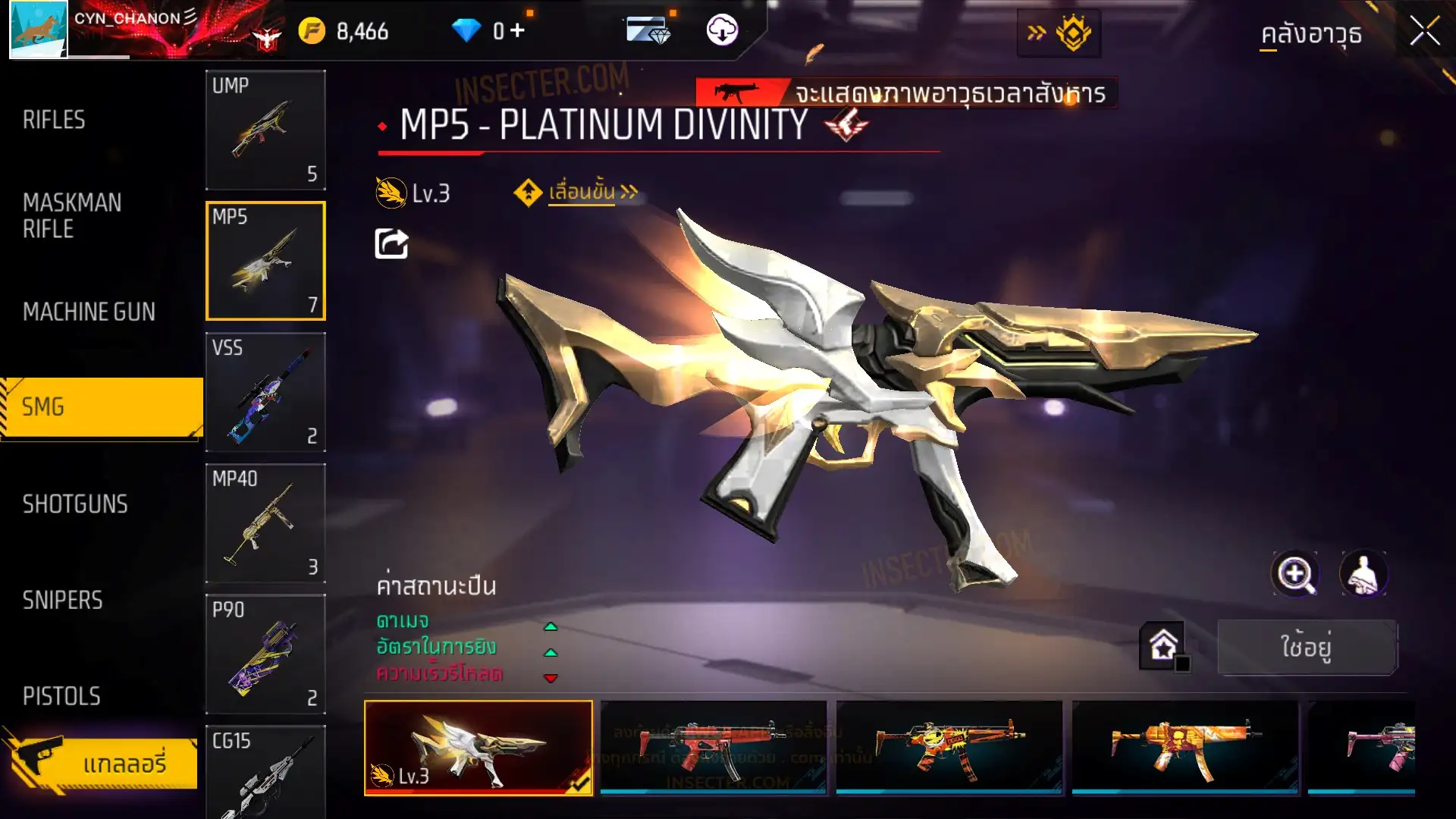Click the grey in-use button

pyautogui.click(x=1307, y=647)
